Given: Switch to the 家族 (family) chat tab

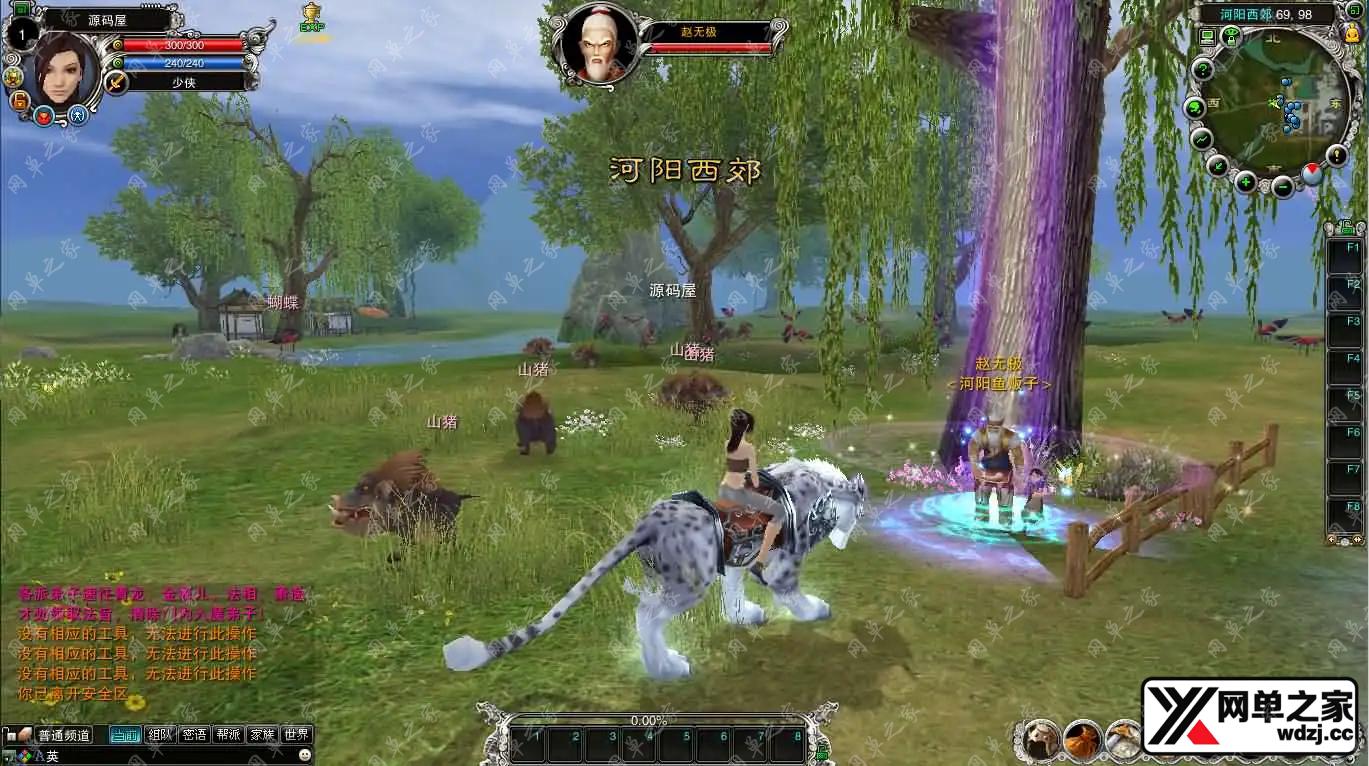Looking at the screenshot, I should click(x=261, y=734).
